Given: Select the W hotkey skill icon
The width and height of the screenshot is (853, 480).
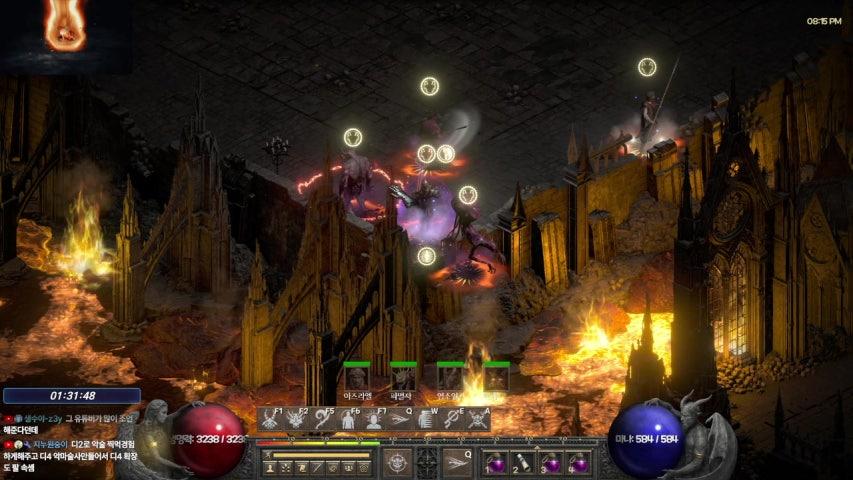Looking at the screenshot, I should [426, 420].
